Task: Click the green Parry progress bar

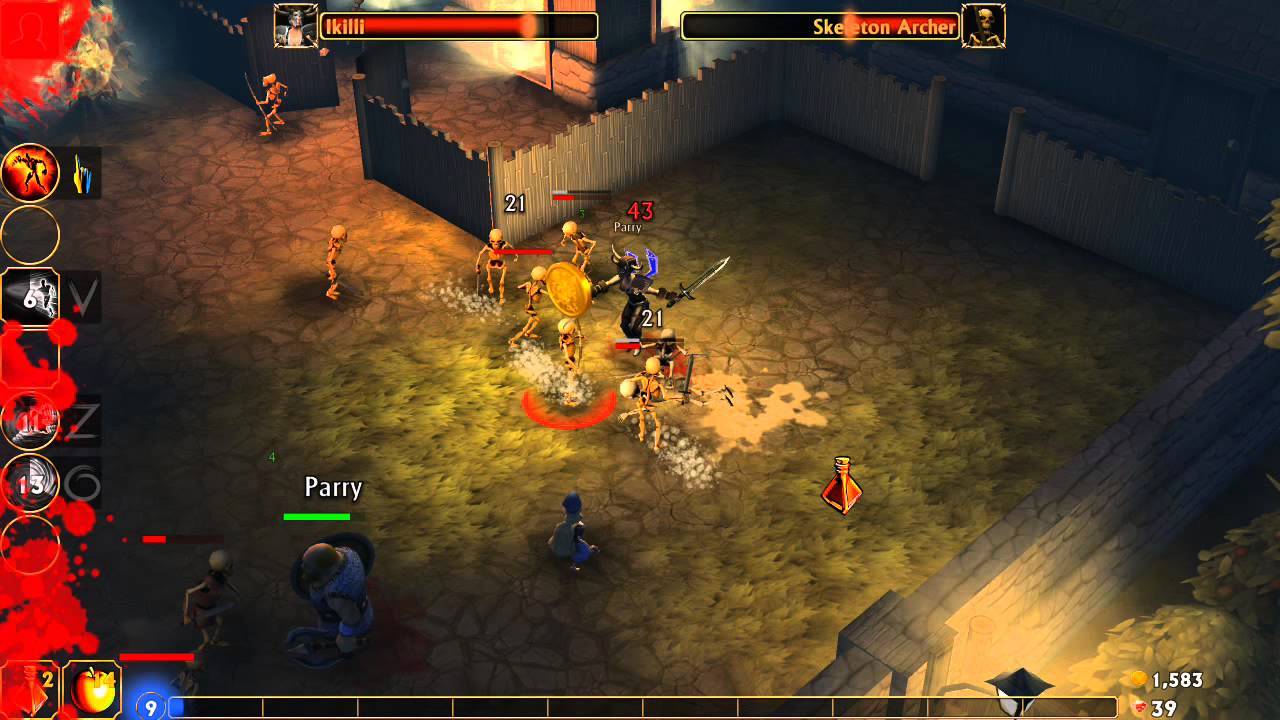Action: [318, 516]
